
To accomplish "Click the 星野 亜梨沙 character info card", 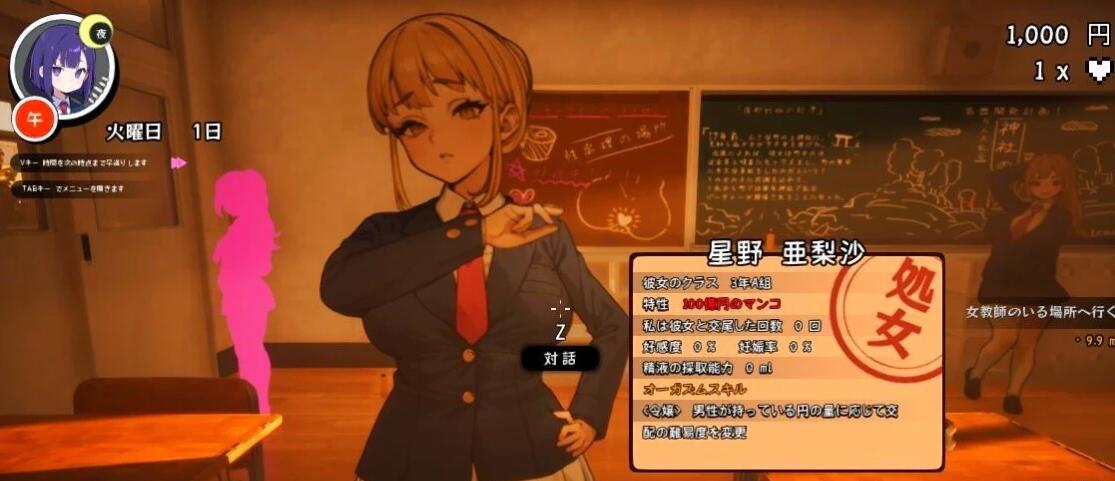I will click(786, 360).
